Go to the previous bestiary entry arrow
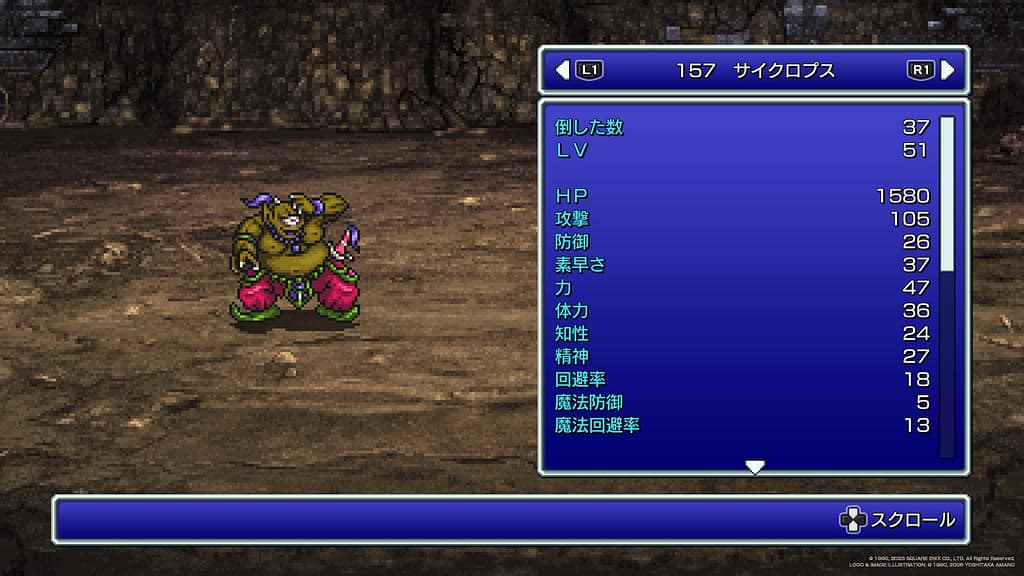1024x576 pixels. pos(562,70)
